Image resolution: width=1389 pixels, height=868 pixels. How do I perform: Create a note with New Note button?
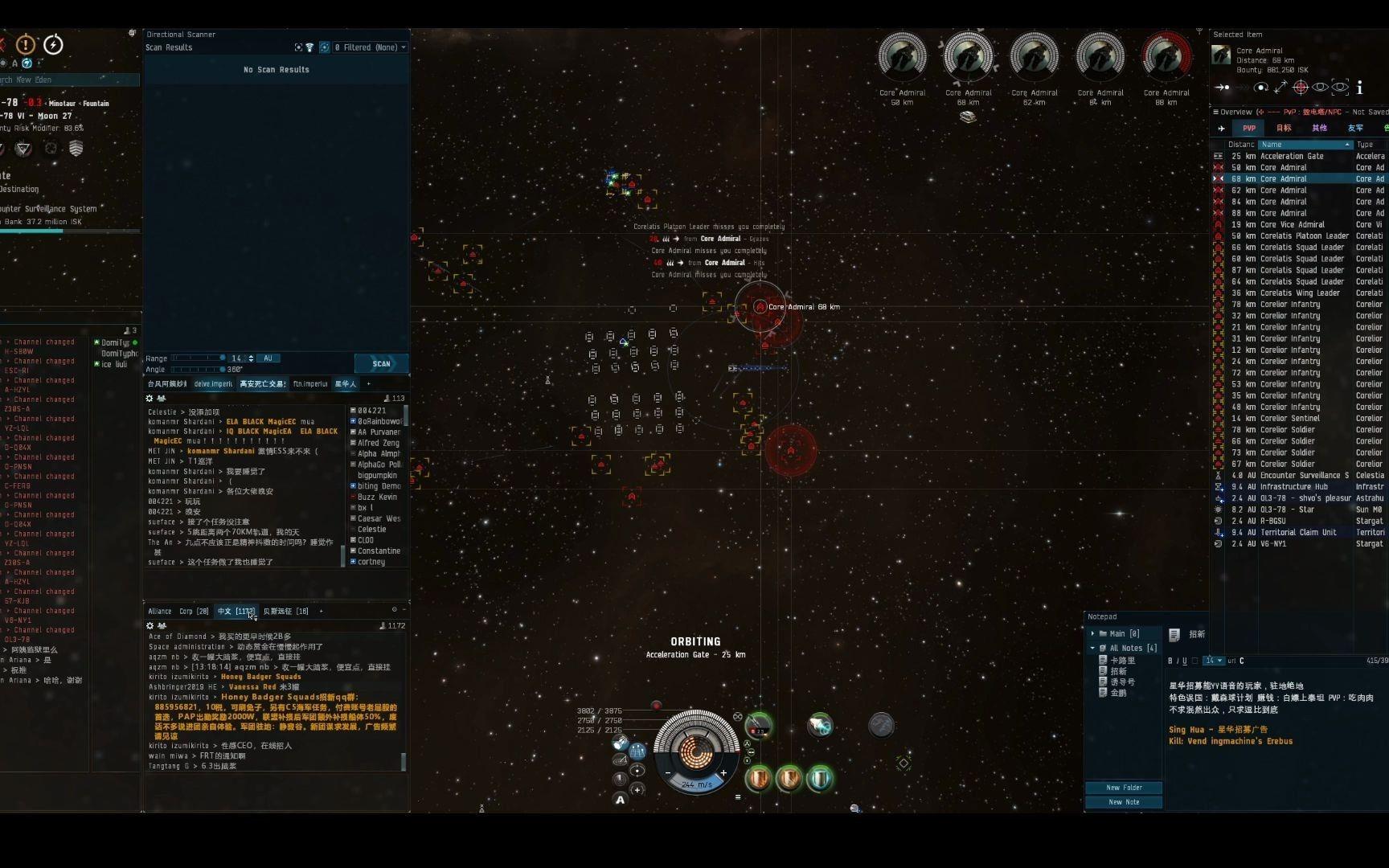(1123, 802)
